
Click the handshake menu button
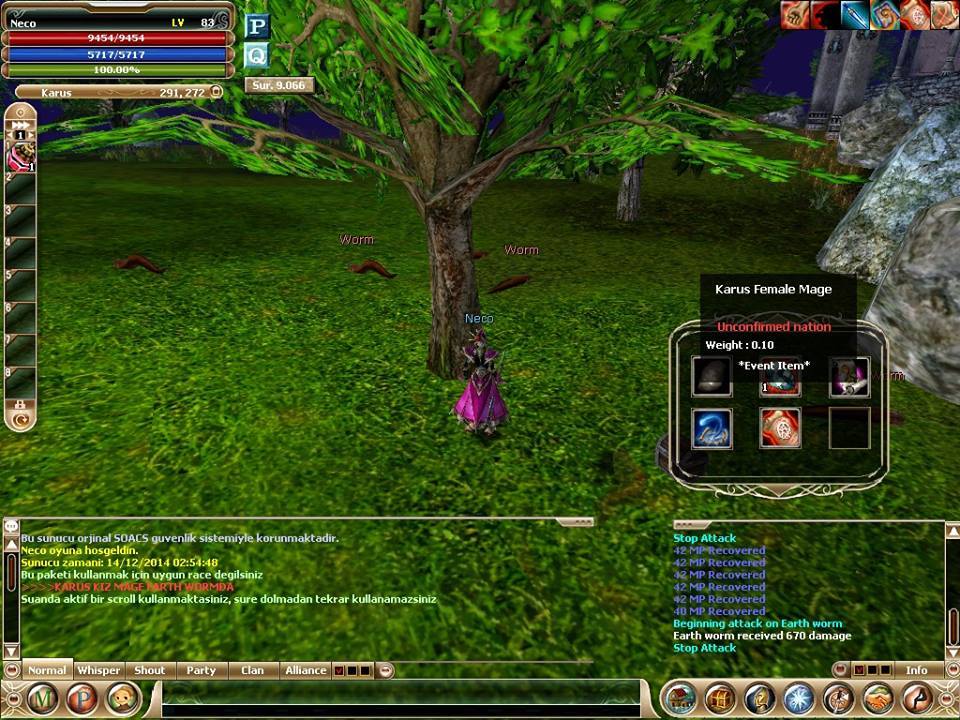pos(878,698)
